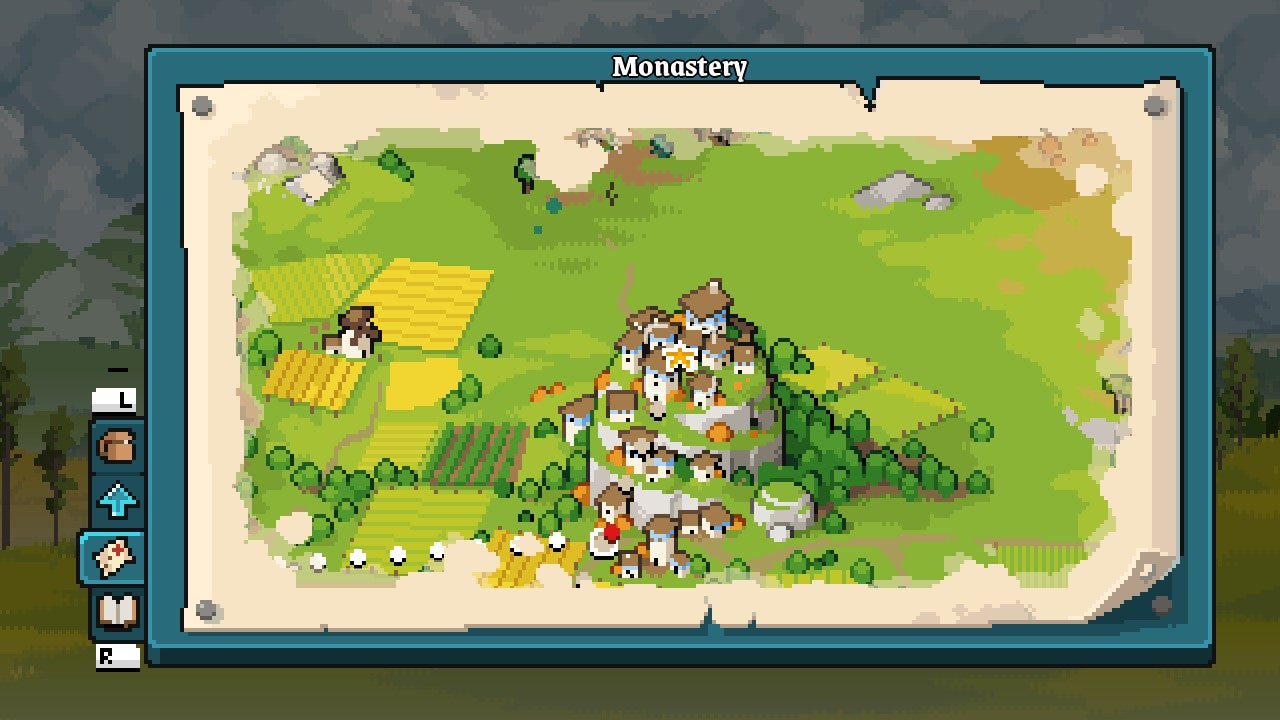Click the orange star marker on the map
This screenshot has height=720, width=1280.
click(680, 357)
